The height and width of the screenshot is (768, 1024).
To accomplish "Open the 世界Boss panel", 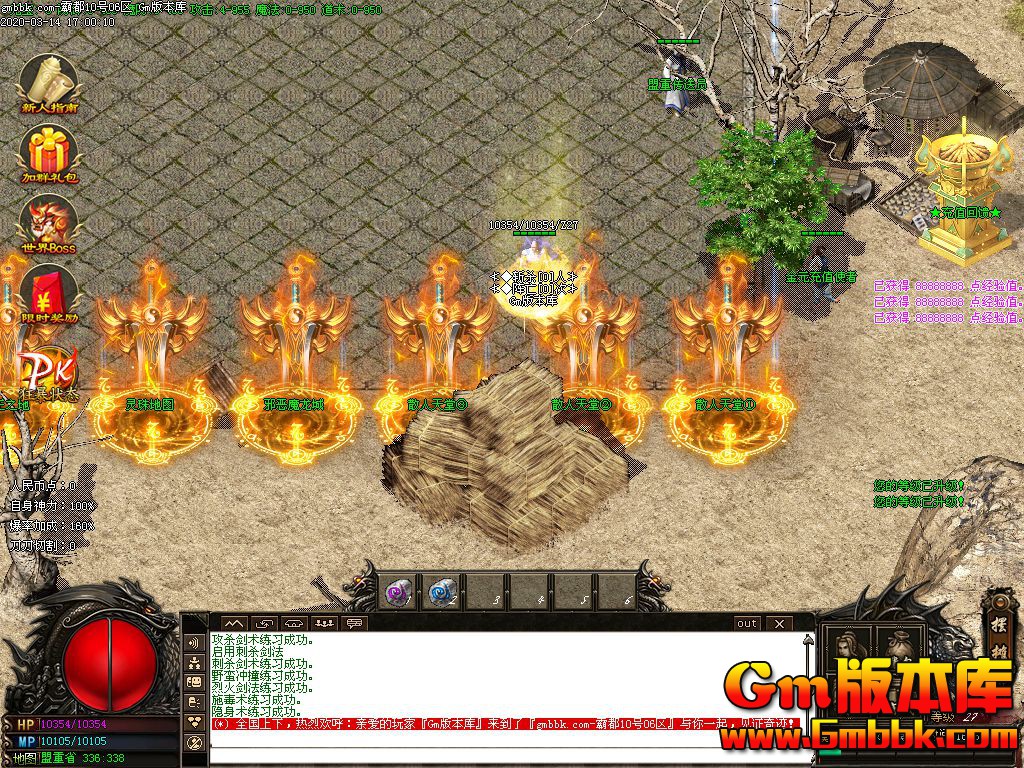I will click(48, 222).
